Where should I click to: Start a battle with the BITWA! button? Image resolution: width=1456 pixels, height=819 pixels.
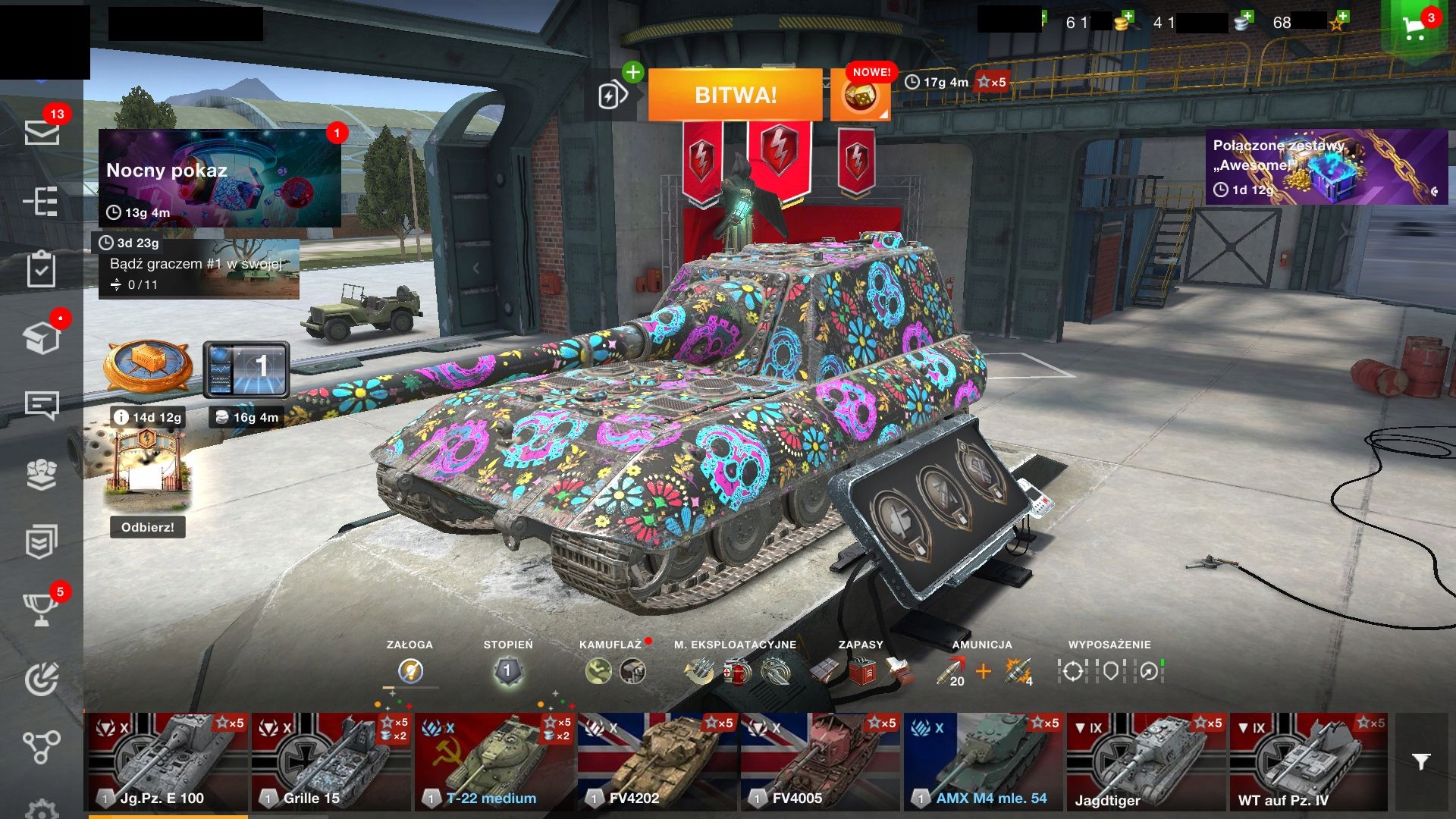[734, 96]
